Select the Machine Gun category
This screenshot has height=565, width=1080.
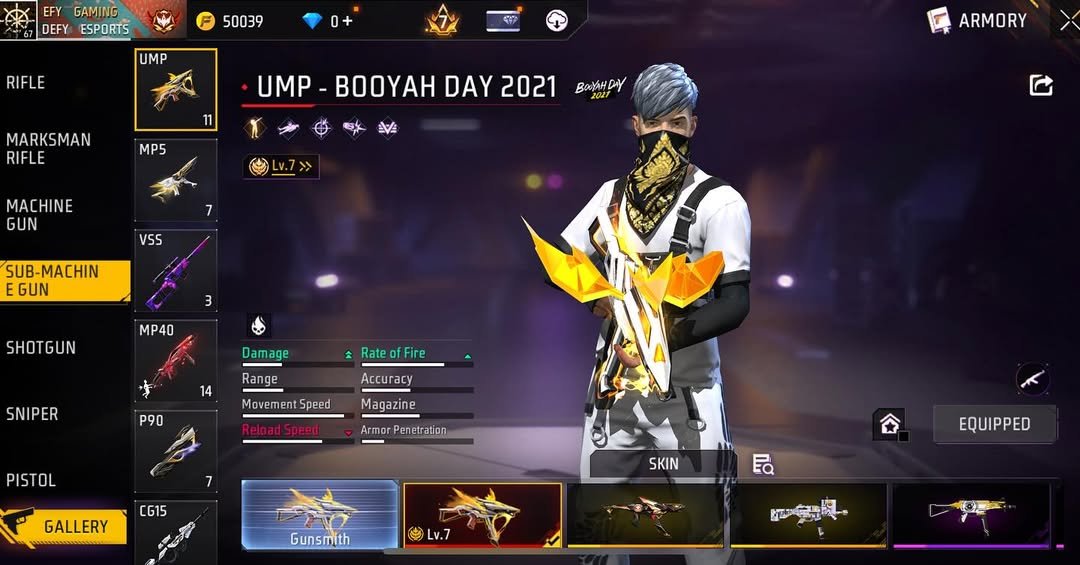point(40,215)
